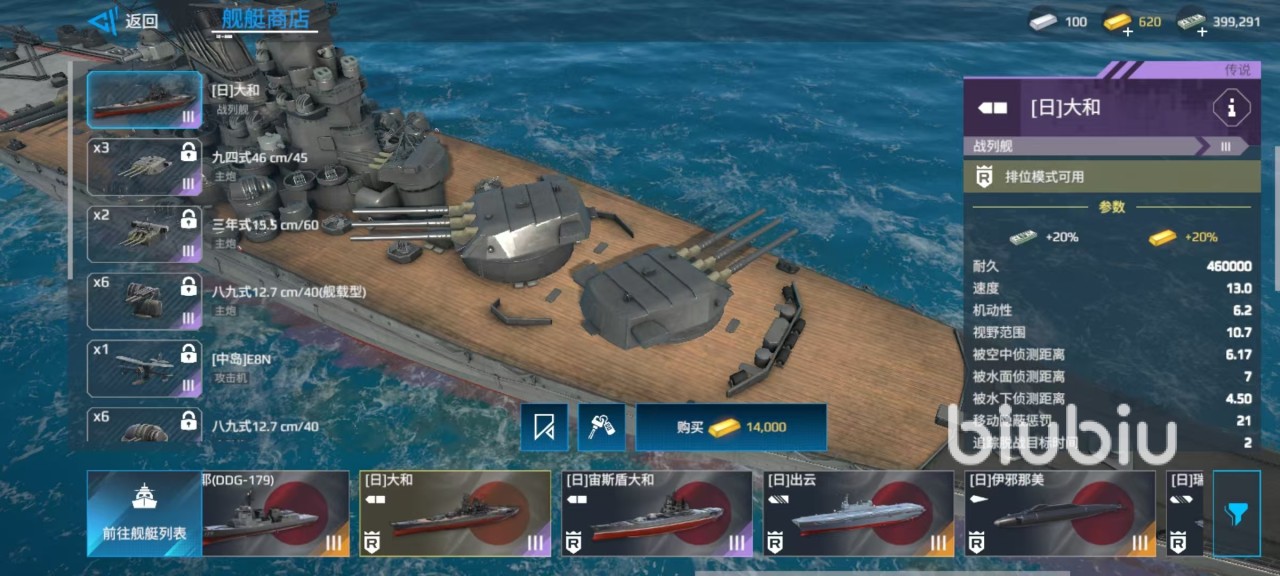This screenshot has height=576, width=1280.
Task: Select the 八九式12.7 cm/40(舰载型) gun slot
Action: tap(144, 301)
